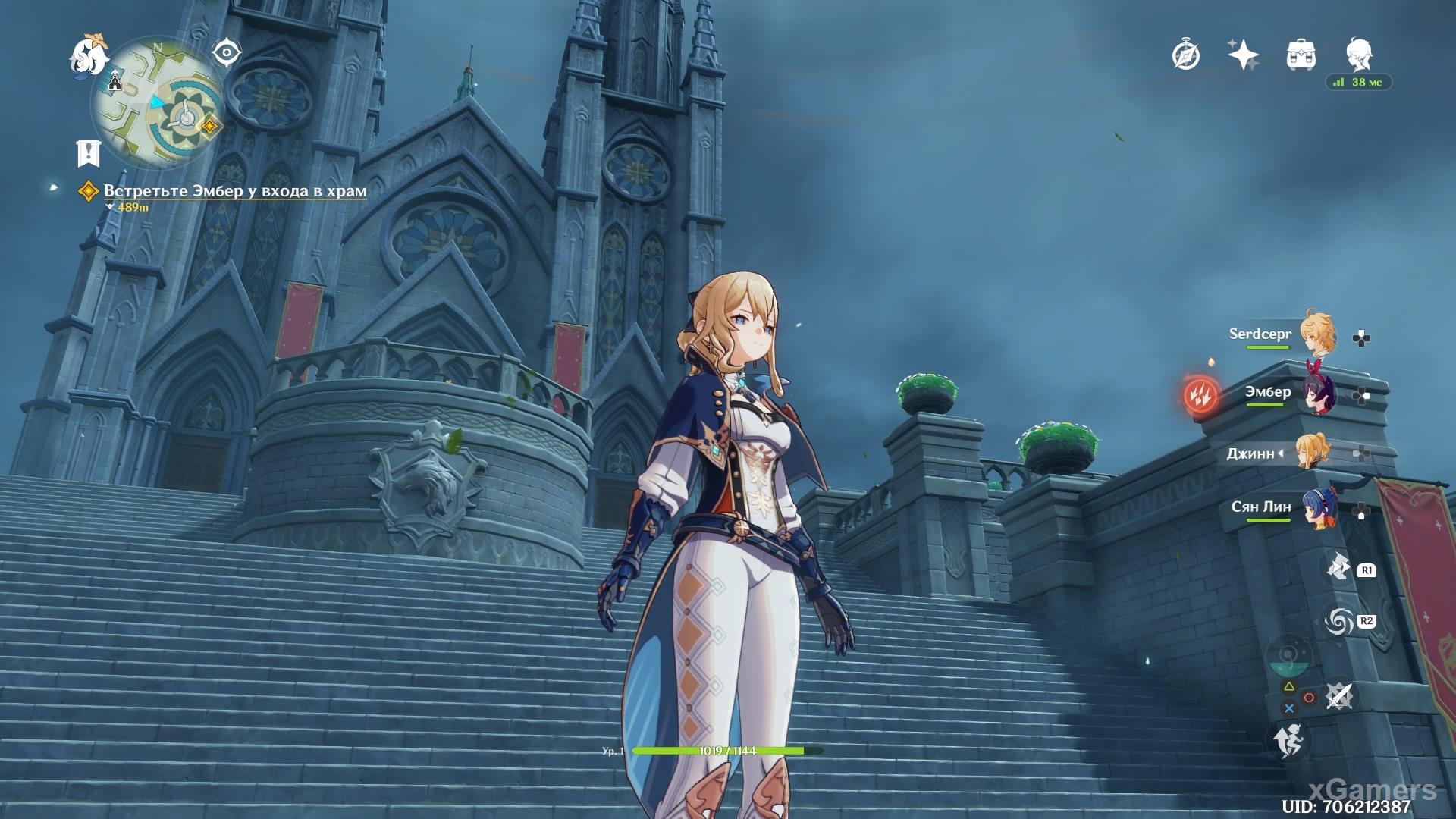Open the circular minimap
The width and height of the screenshot is (1456, 819).
[x=158, y=103]
